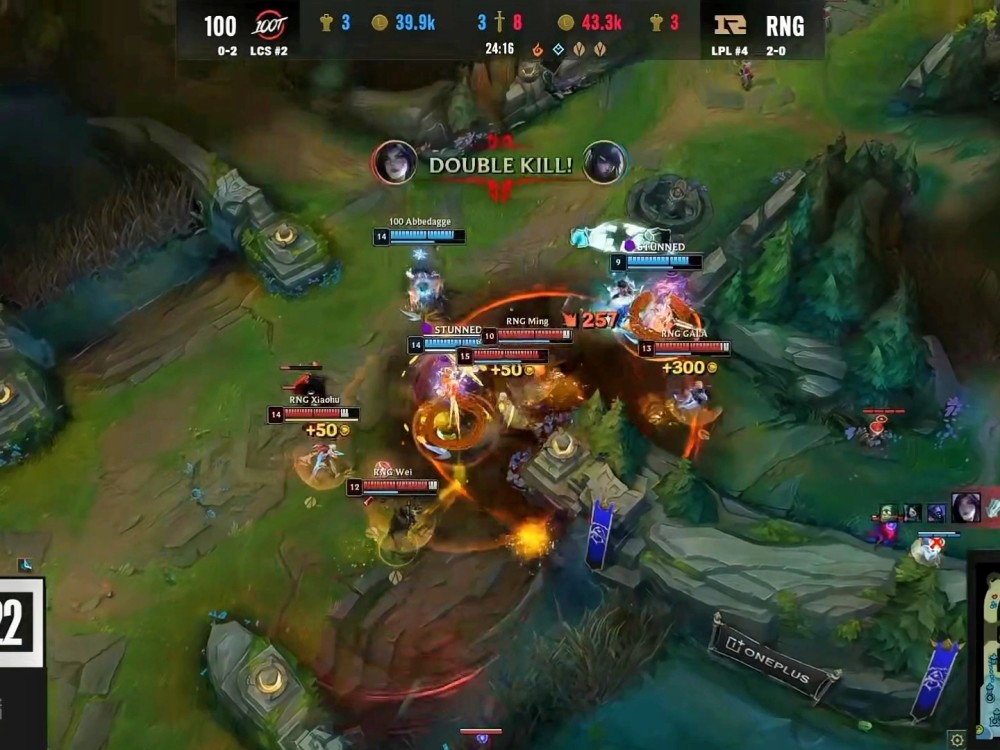The image size is (1000, 750).
Task: Open the gear settings beside the minimap
Action: (x=958, y=738)
